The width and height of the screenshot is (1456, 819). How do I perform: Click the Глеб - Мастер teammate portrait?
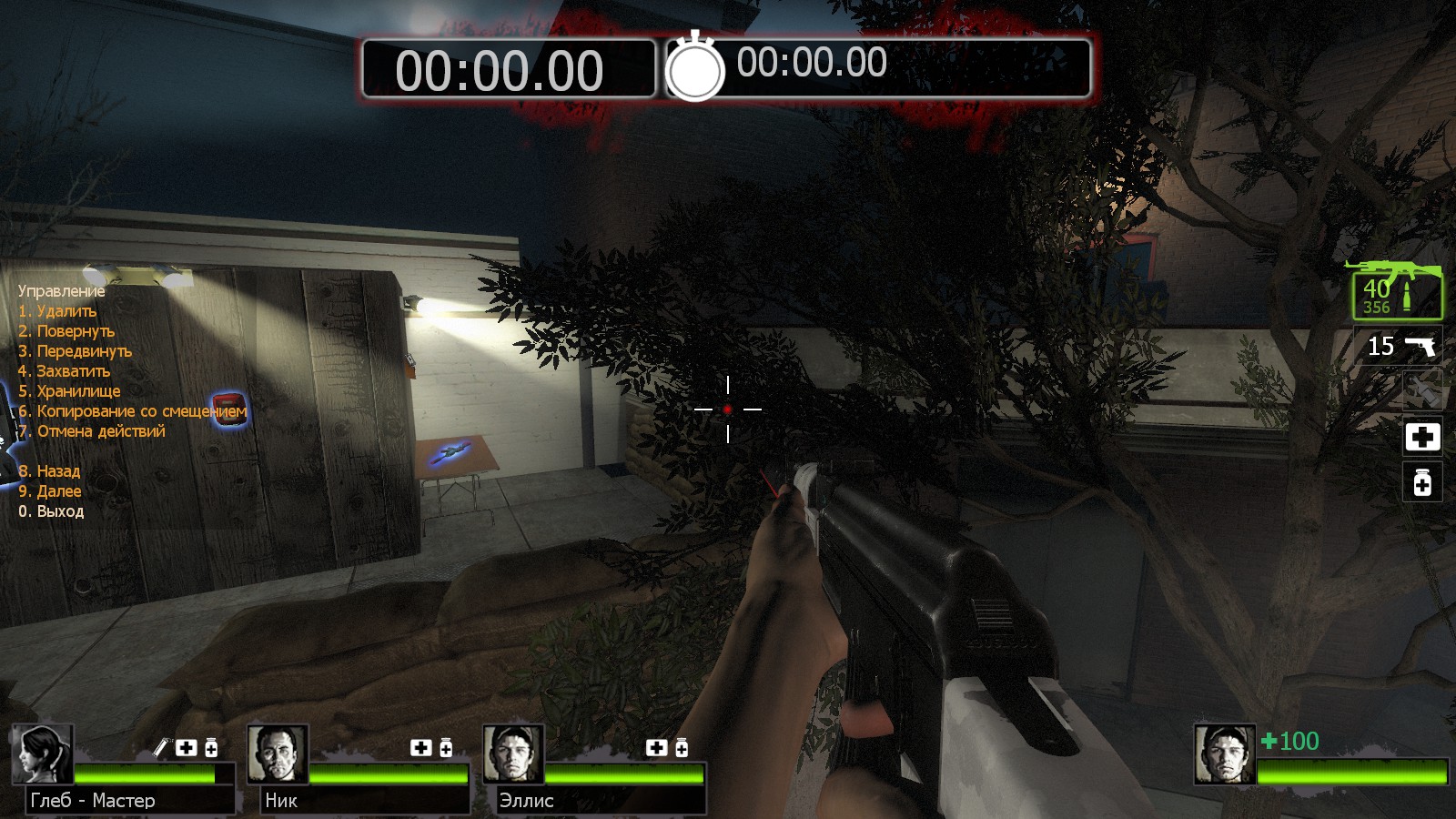42,753
